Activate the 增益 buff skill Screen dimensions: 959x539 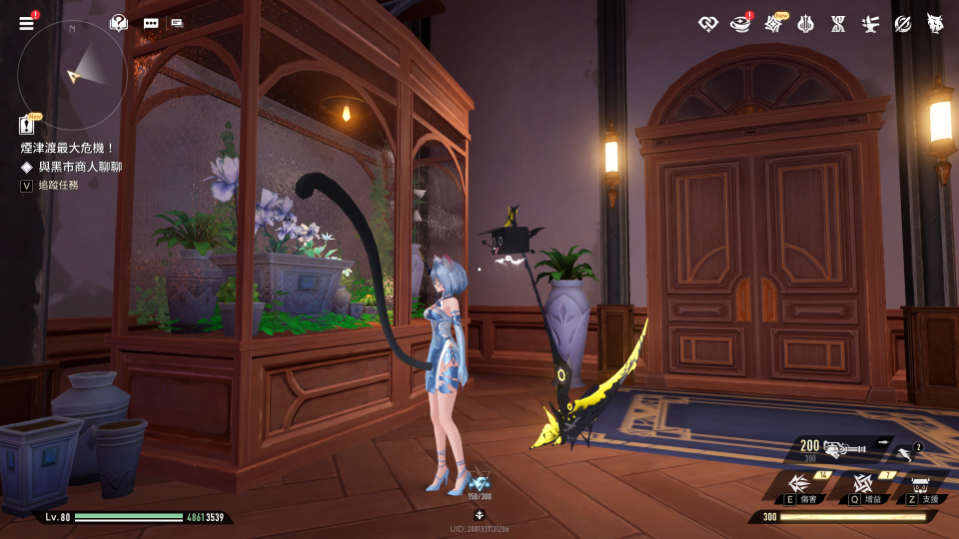[863, 483]
